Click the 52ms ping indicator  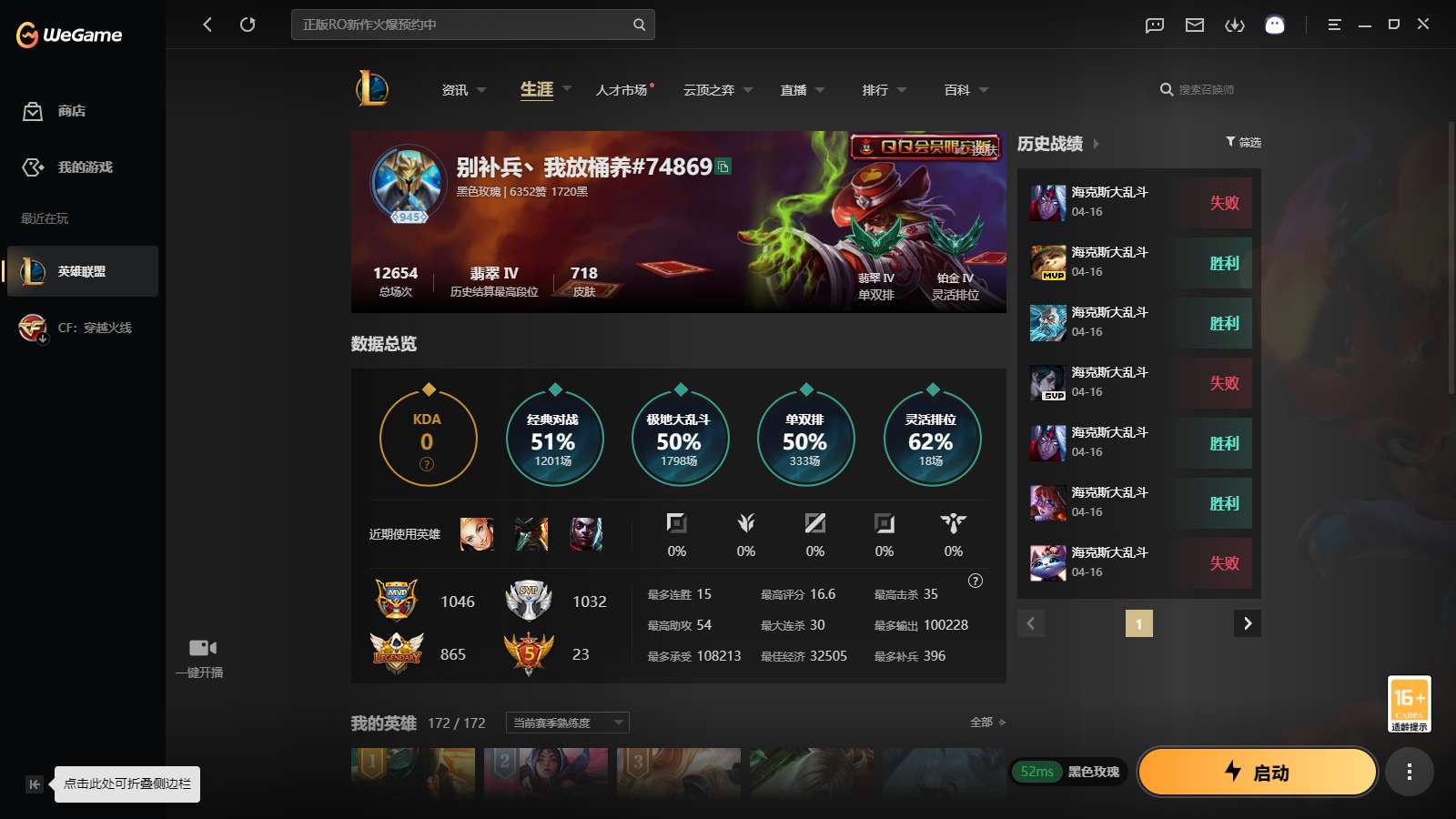1037,771
